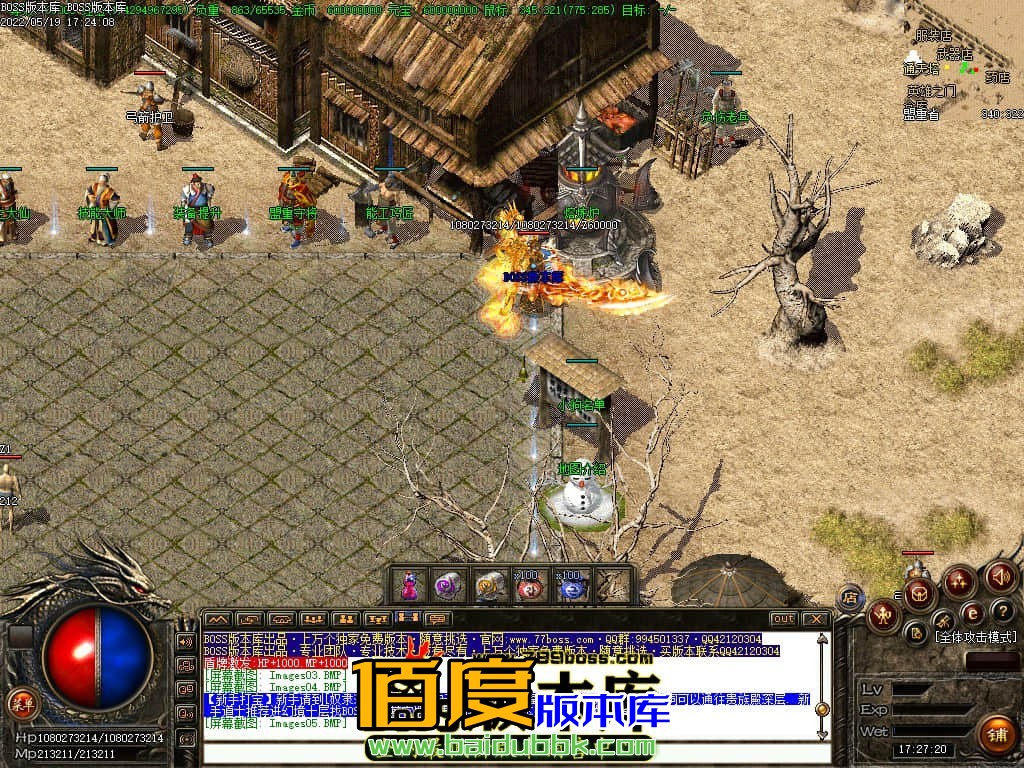The width and height of the screenshot is (1024, 768).
Task: Close the chat window with X
Action: point(815,619)
